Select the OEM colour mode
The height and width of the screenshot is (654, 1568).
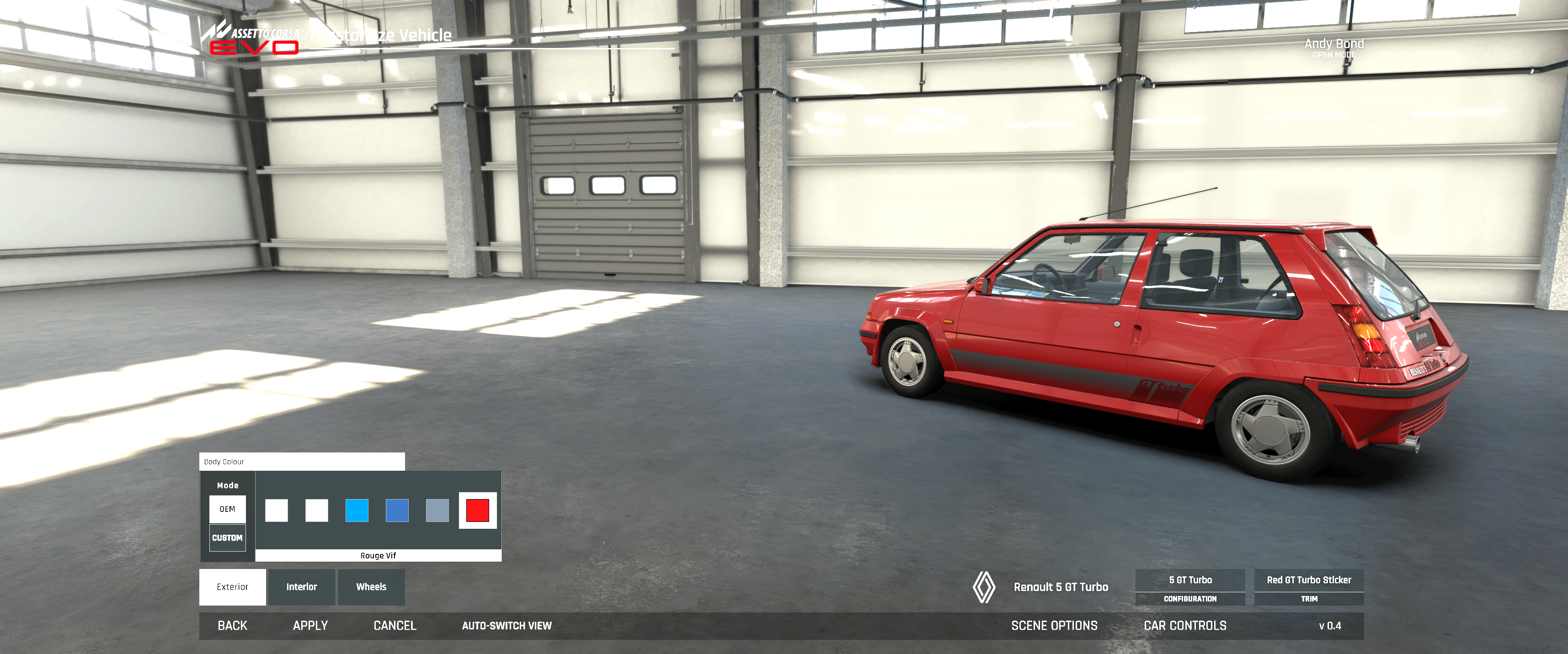227,509
